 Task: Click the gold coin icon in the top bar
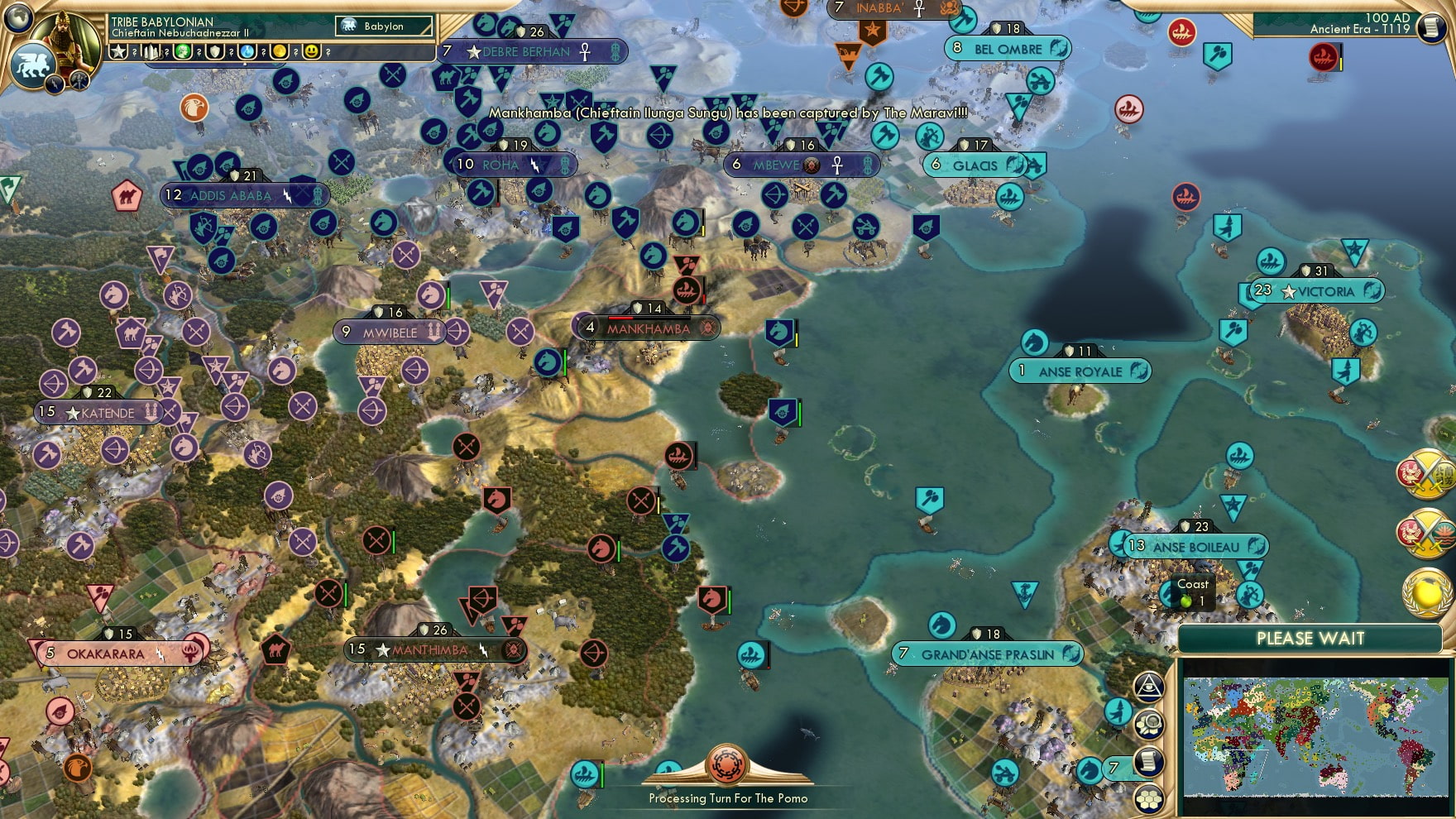[278, 51]
